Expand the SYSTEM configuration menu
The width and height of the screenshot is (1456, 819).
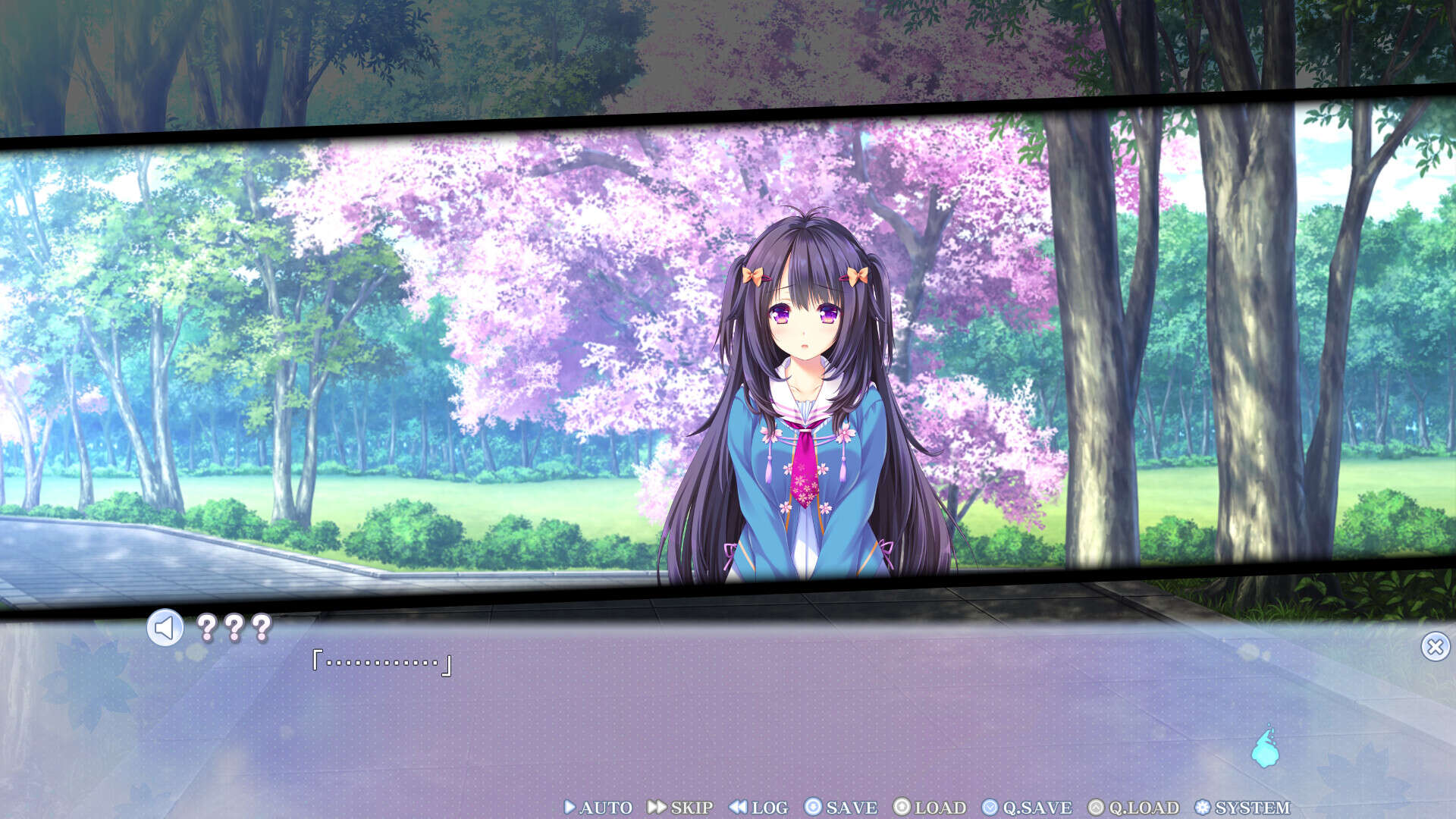(1249, 807)
